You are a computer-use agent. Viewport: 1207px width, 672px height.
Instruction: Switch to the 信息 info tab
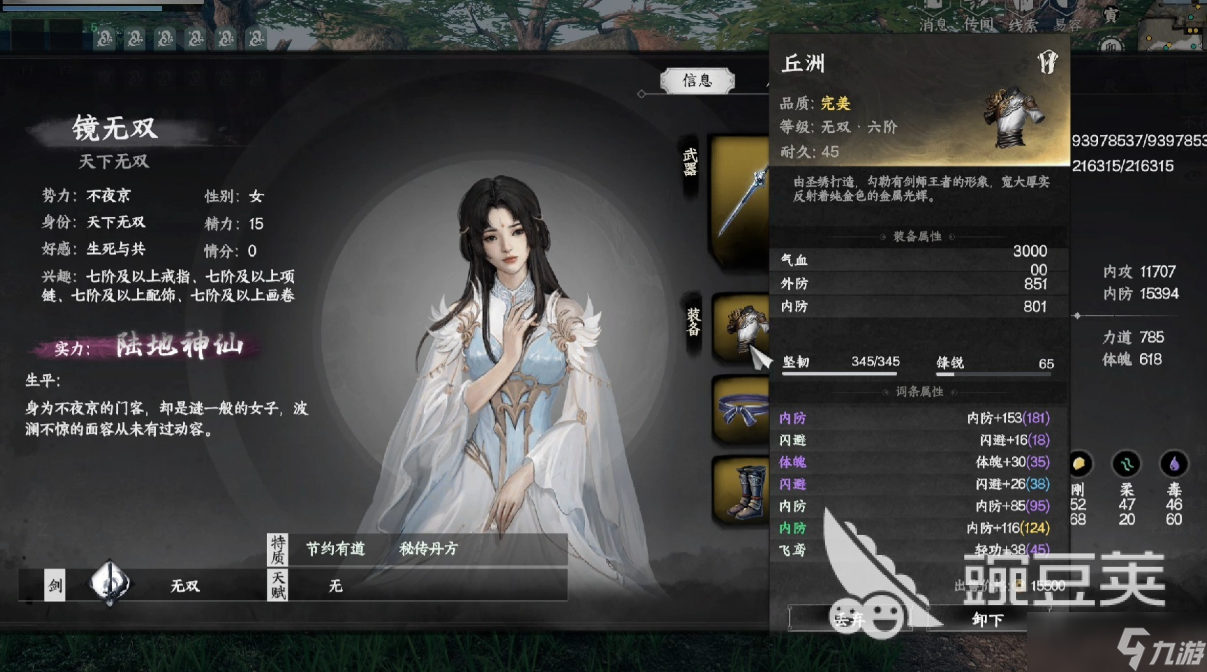pos(697,81)
